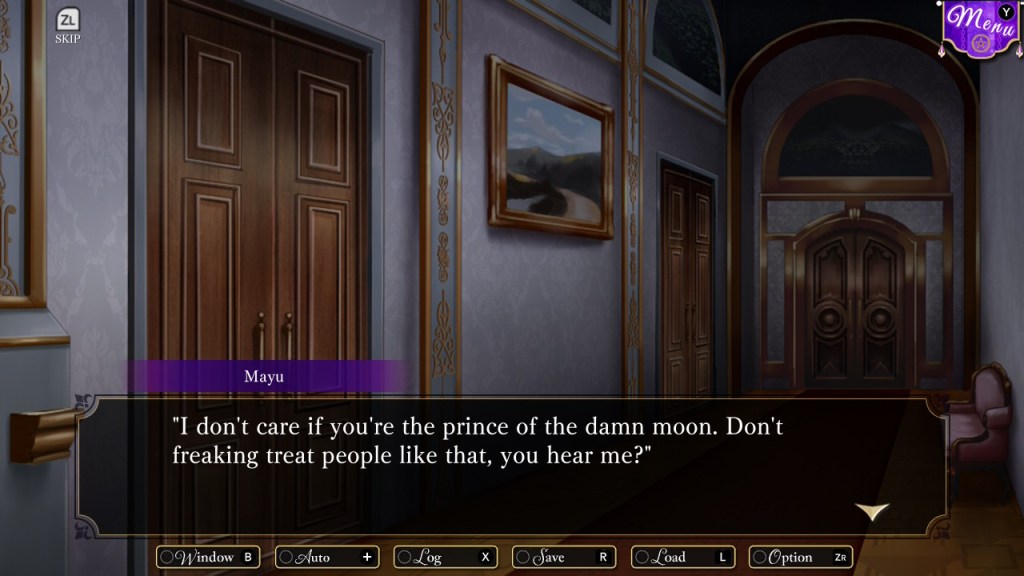Advance dialogue with the arrow indicator
Viewport: 1024px width, 576px height.
tap(872, 511)
